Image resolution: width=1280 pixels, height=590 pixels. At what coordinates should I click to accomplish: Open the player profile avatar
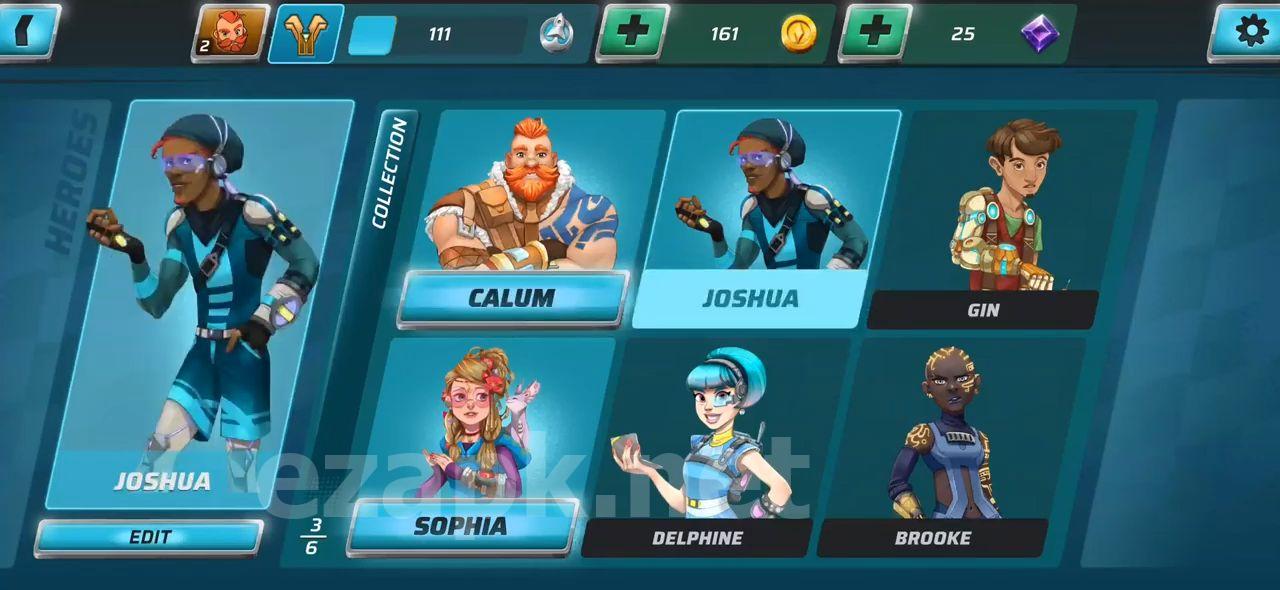click(231, 33)
